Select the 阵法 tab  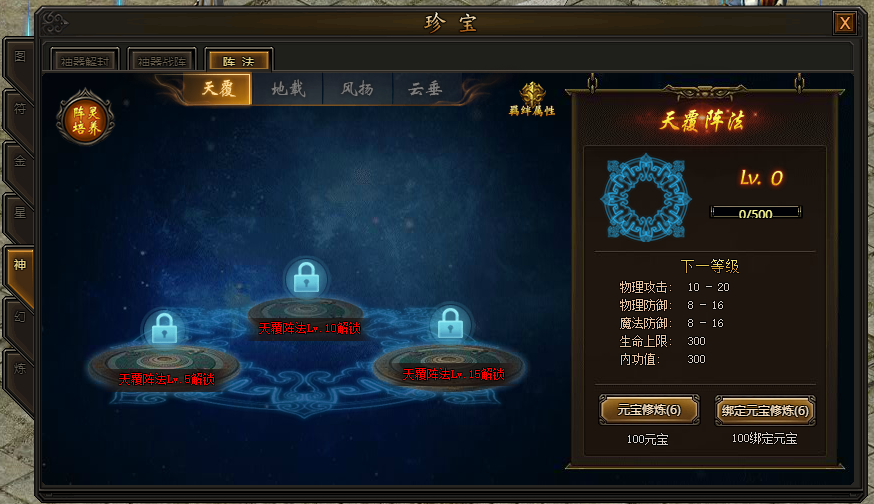point(238,62)
